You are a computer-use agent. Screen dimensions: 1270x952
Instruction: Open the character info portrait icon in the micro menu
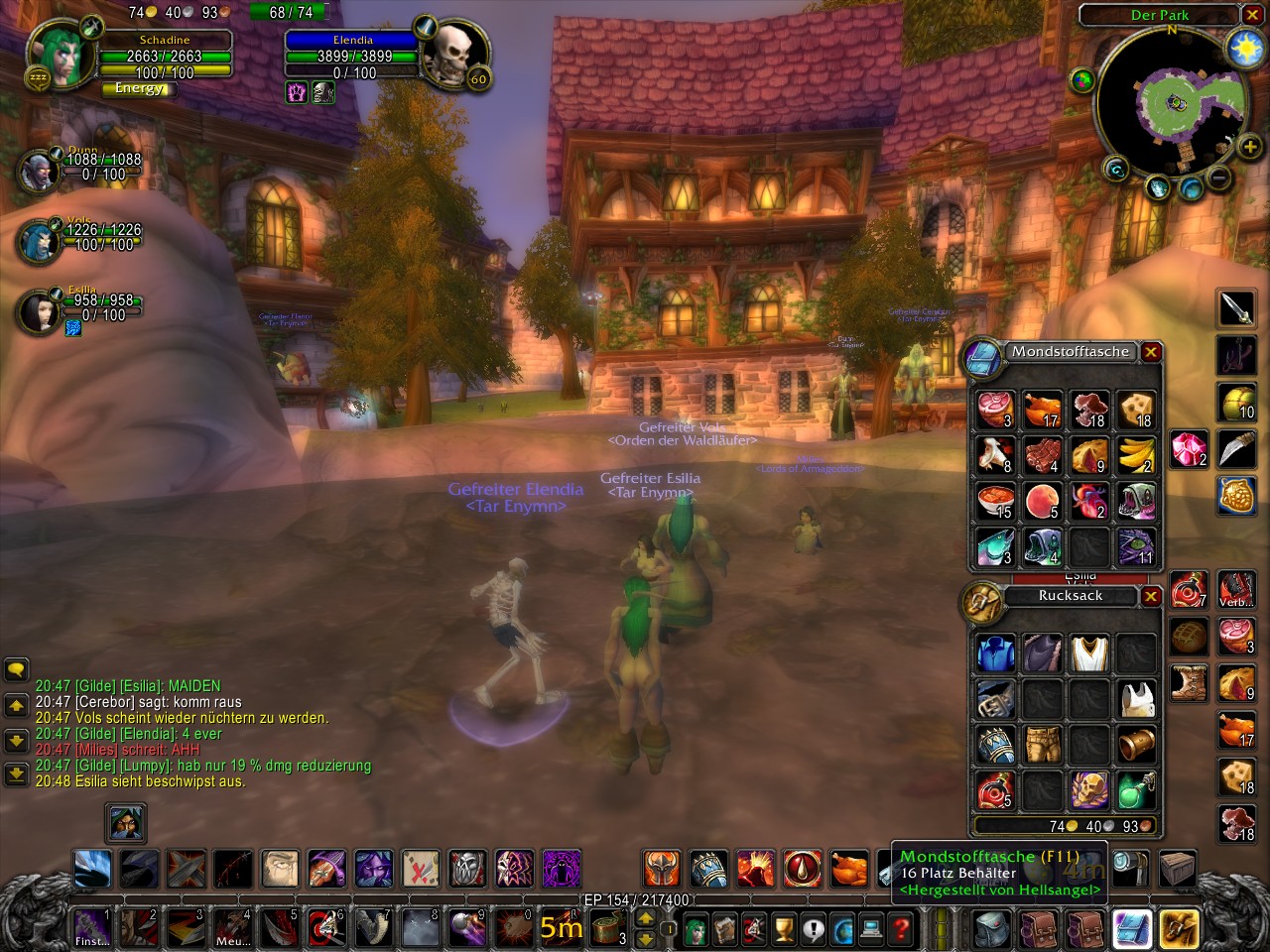(x=695, y=929)
